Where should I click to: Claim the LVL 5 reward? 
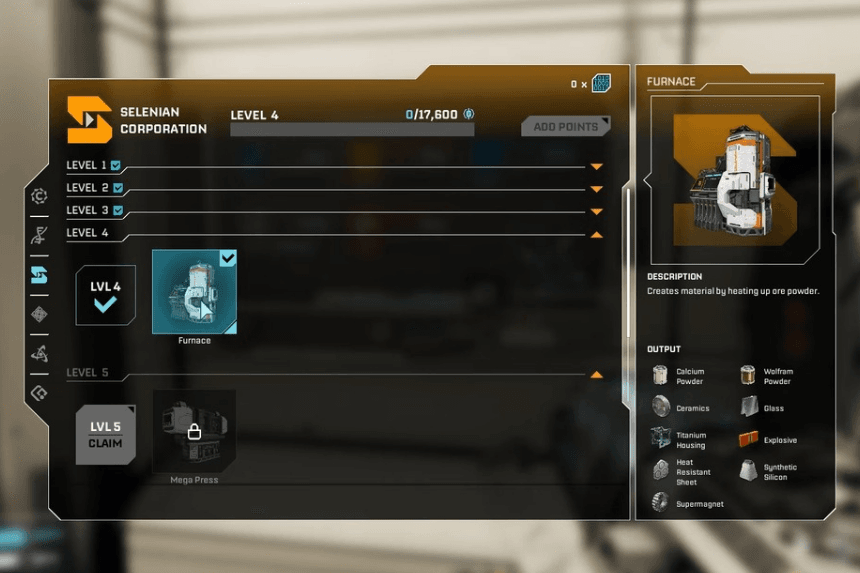pyautogui.click(x=105, y=435)
